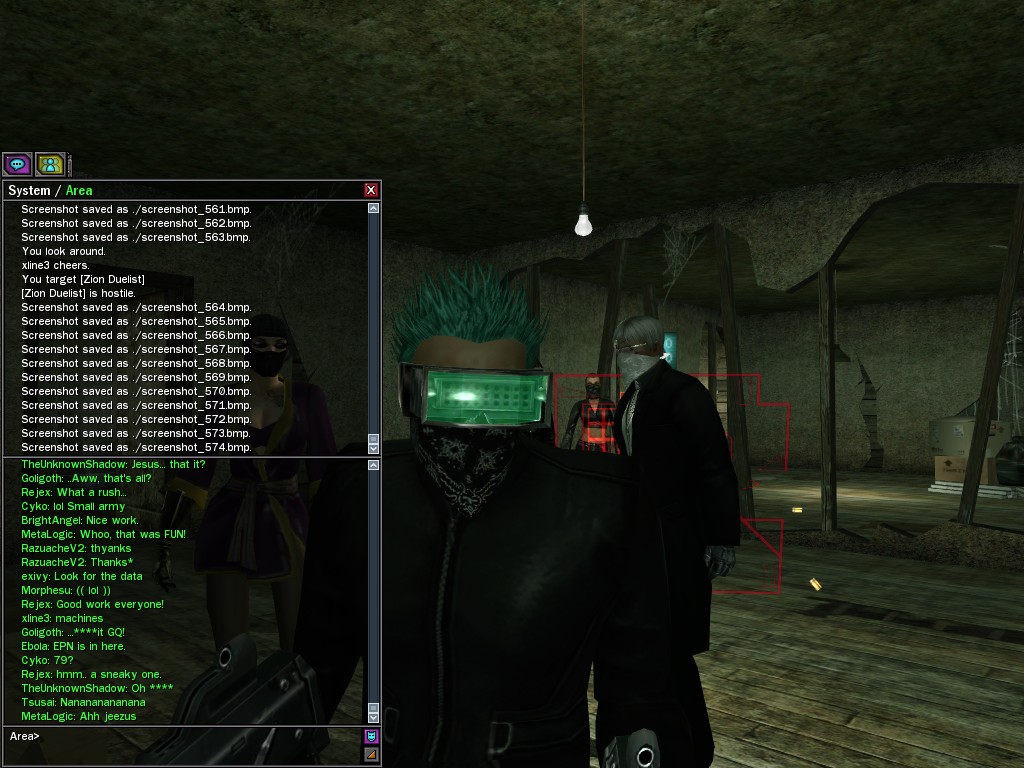Click the area chat scroll-up arrow
1024x768 pixels.
click(374, 465)
